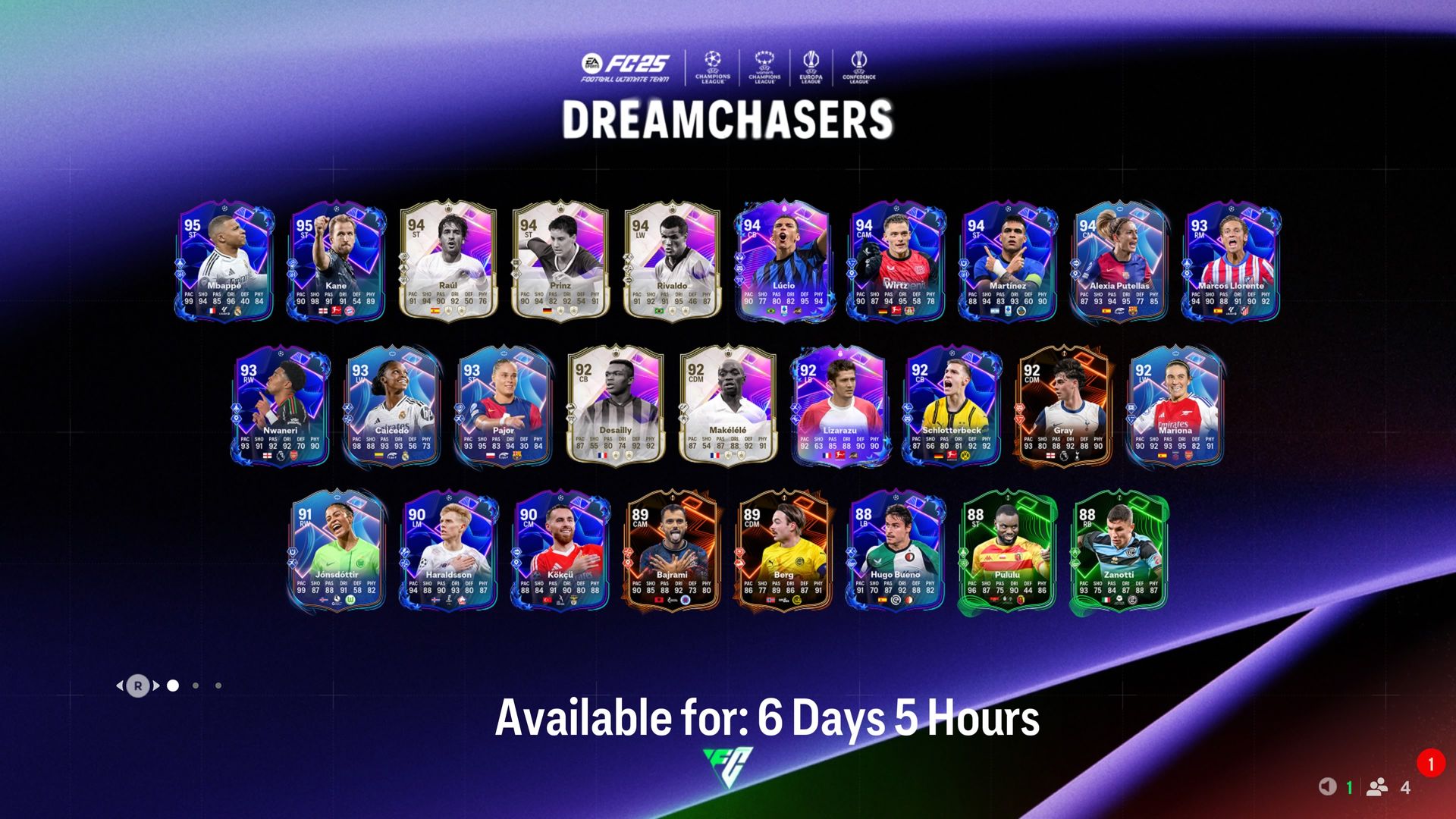The width and height of the screenshot is (1456, 819).
Task: Select the third page indicator dot
Action: pyautogui.click(x=218, y=686)
